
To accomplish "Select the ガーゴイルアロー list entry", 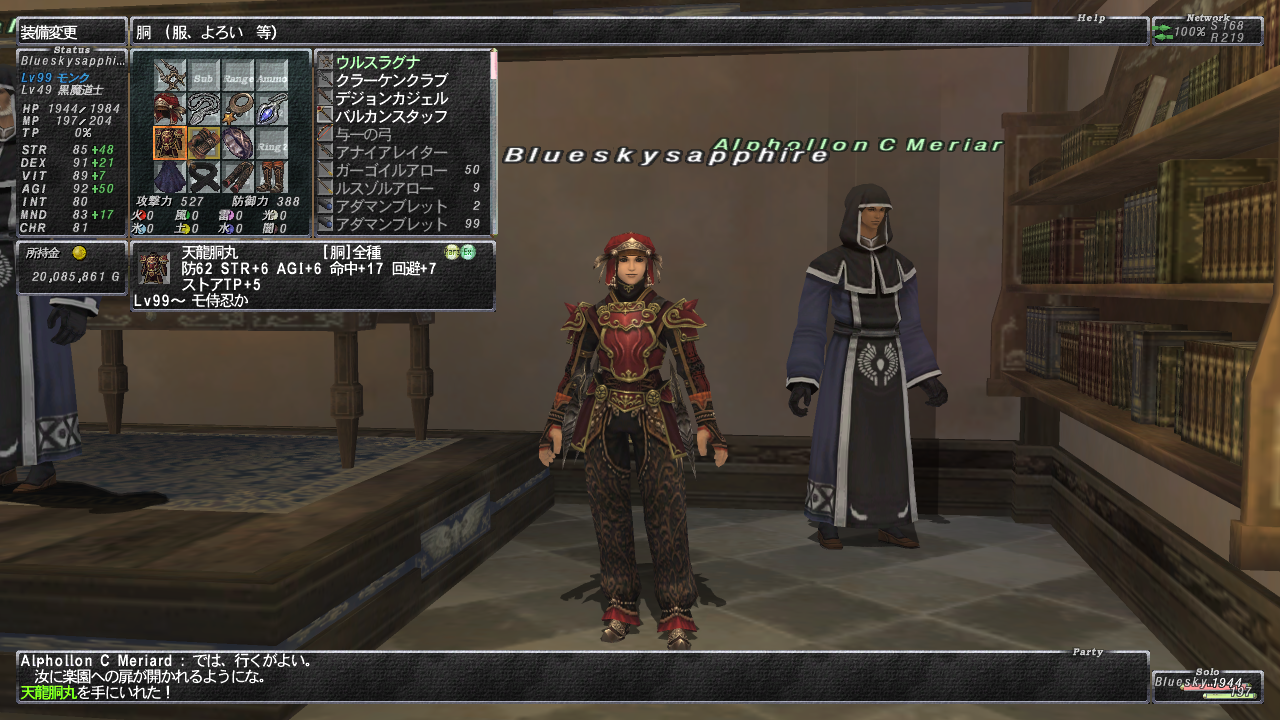I will [392, 170].
